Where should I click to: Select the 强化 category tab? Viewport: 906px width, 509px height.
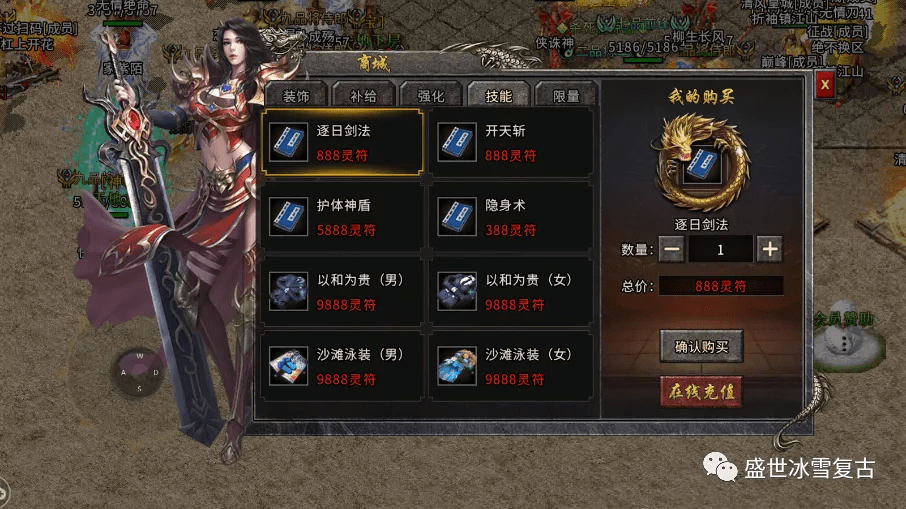pyautogui.click(x=431, y=96)
